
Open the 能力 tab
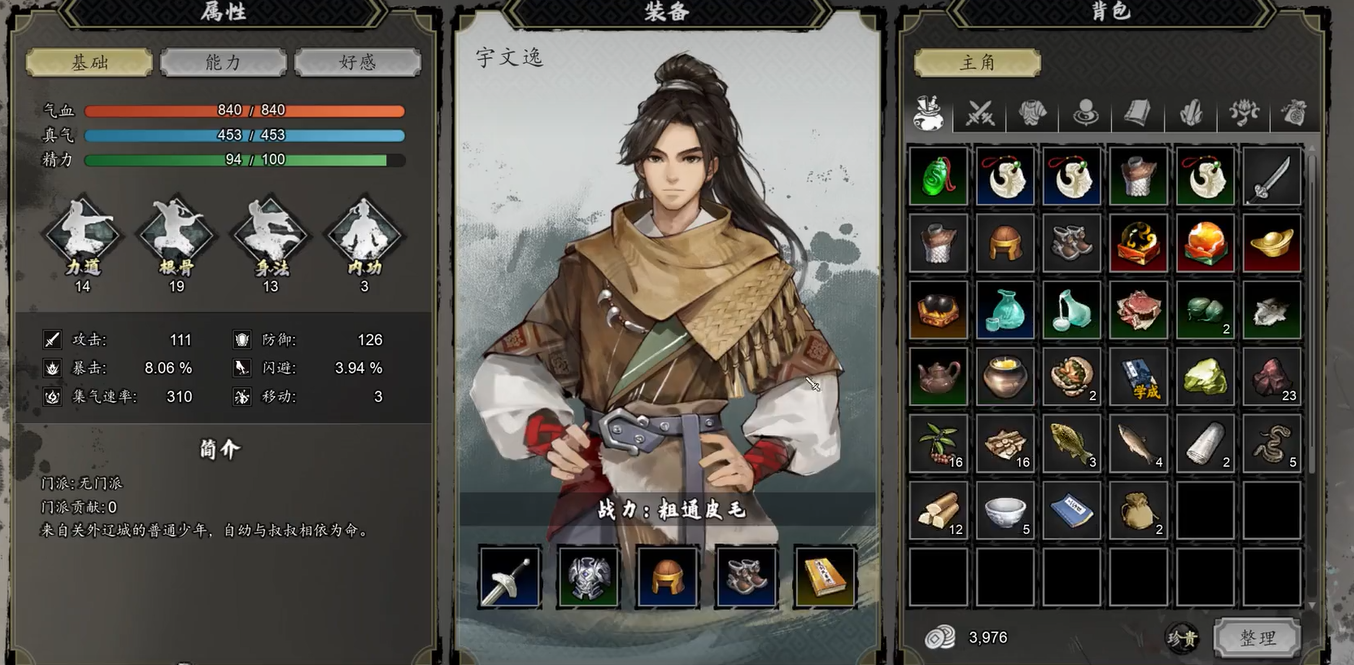coord(223,62)
